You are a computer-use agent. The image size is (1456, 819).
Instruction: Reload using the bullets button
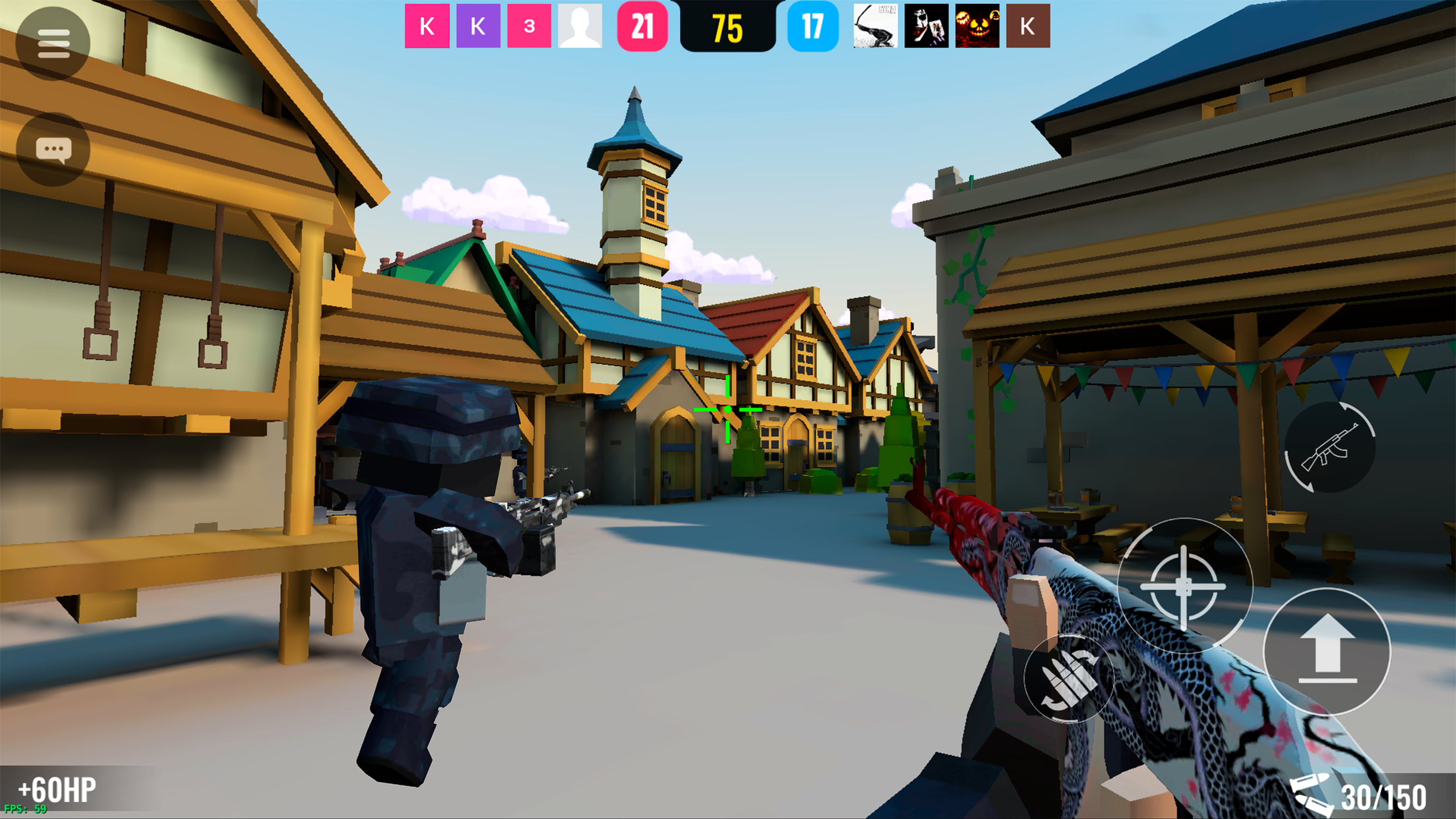pos(1068,679)
